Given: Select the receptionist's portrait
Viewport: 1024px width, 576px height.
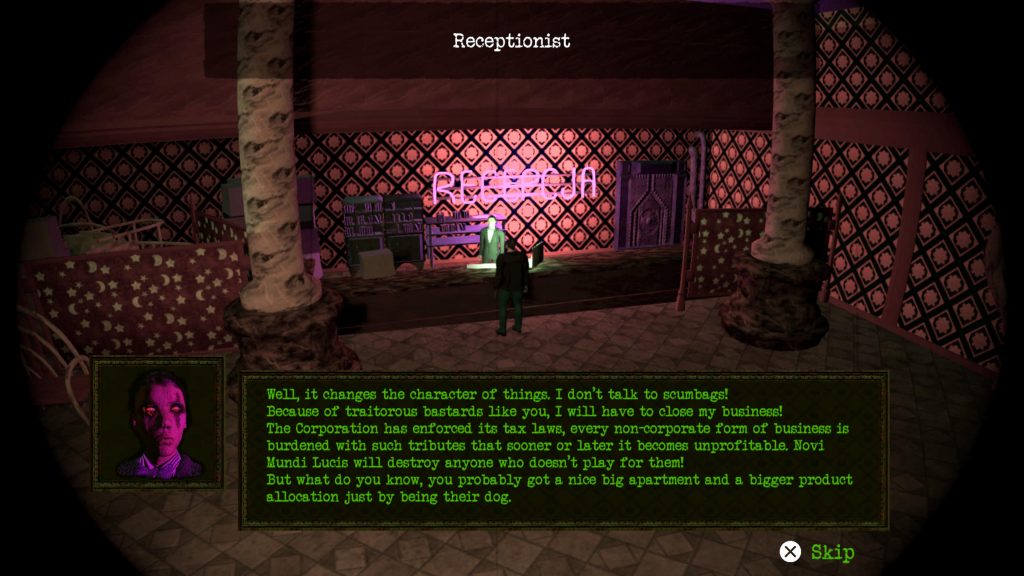Looking at the screenshot, I should [x=158, y=423].
